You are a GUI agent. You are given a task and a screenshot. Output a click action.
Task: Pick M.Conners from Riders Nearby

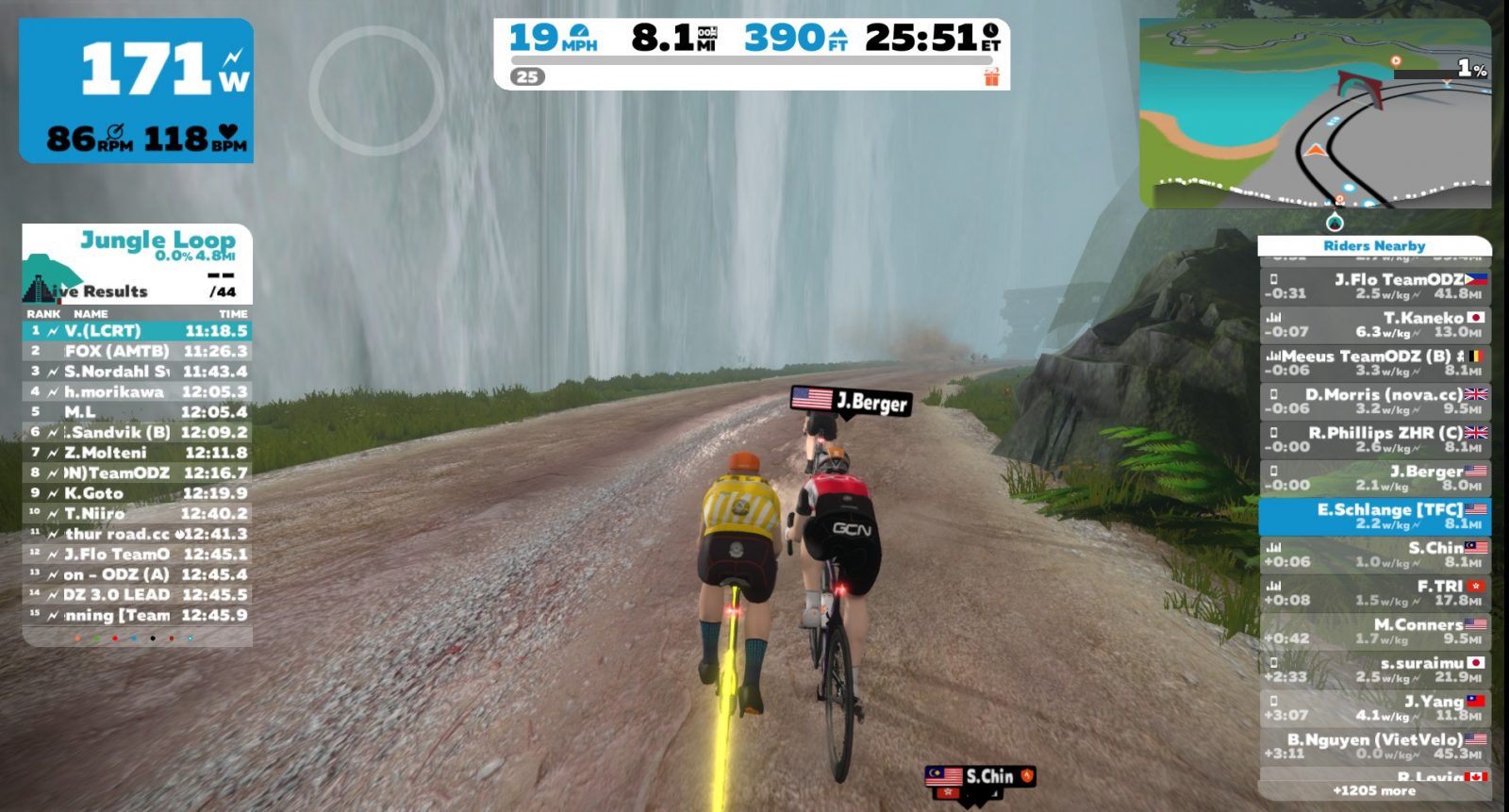click(1375, 632)
